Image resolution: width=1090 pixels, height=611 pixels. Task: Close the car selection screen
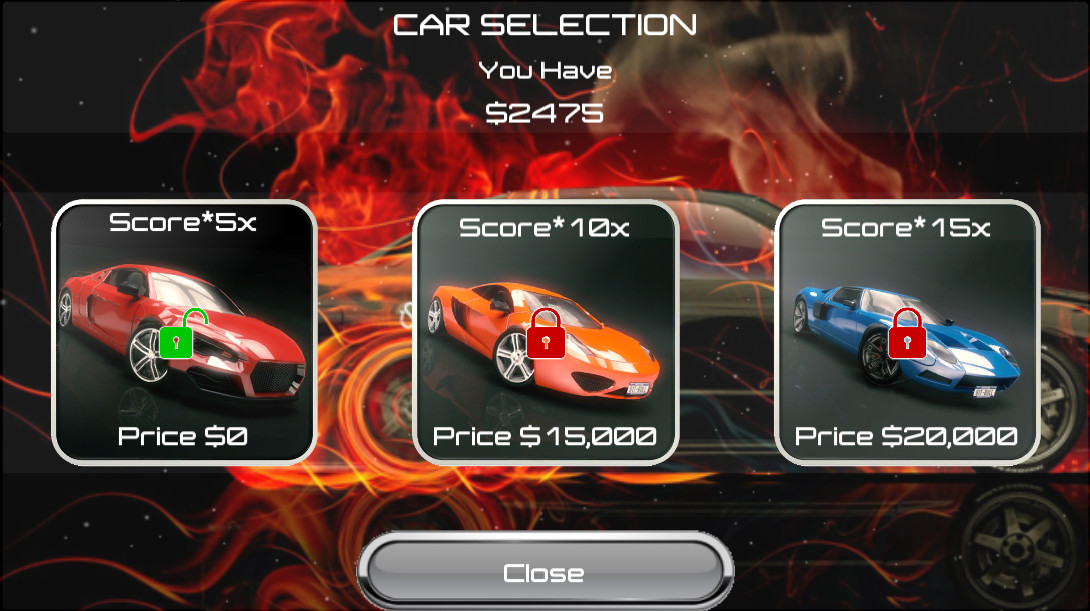tap(545, 573)
